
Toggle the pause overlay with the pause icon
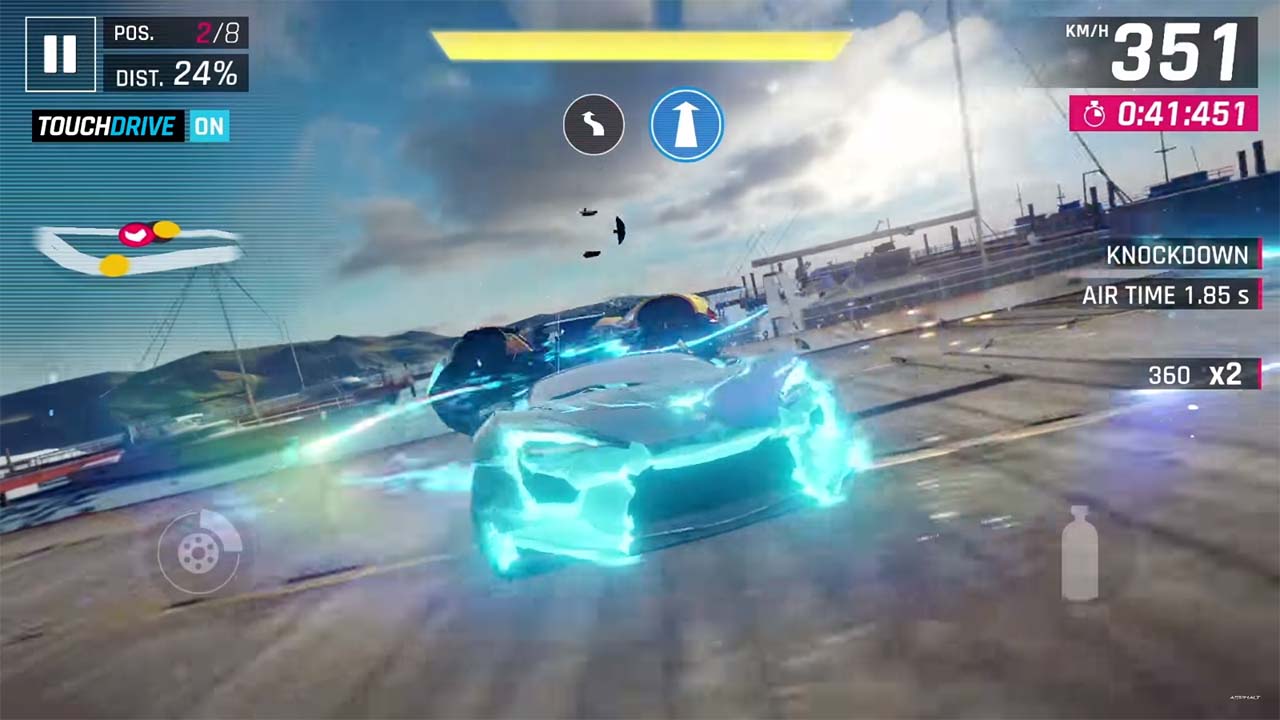pos(60,54)
